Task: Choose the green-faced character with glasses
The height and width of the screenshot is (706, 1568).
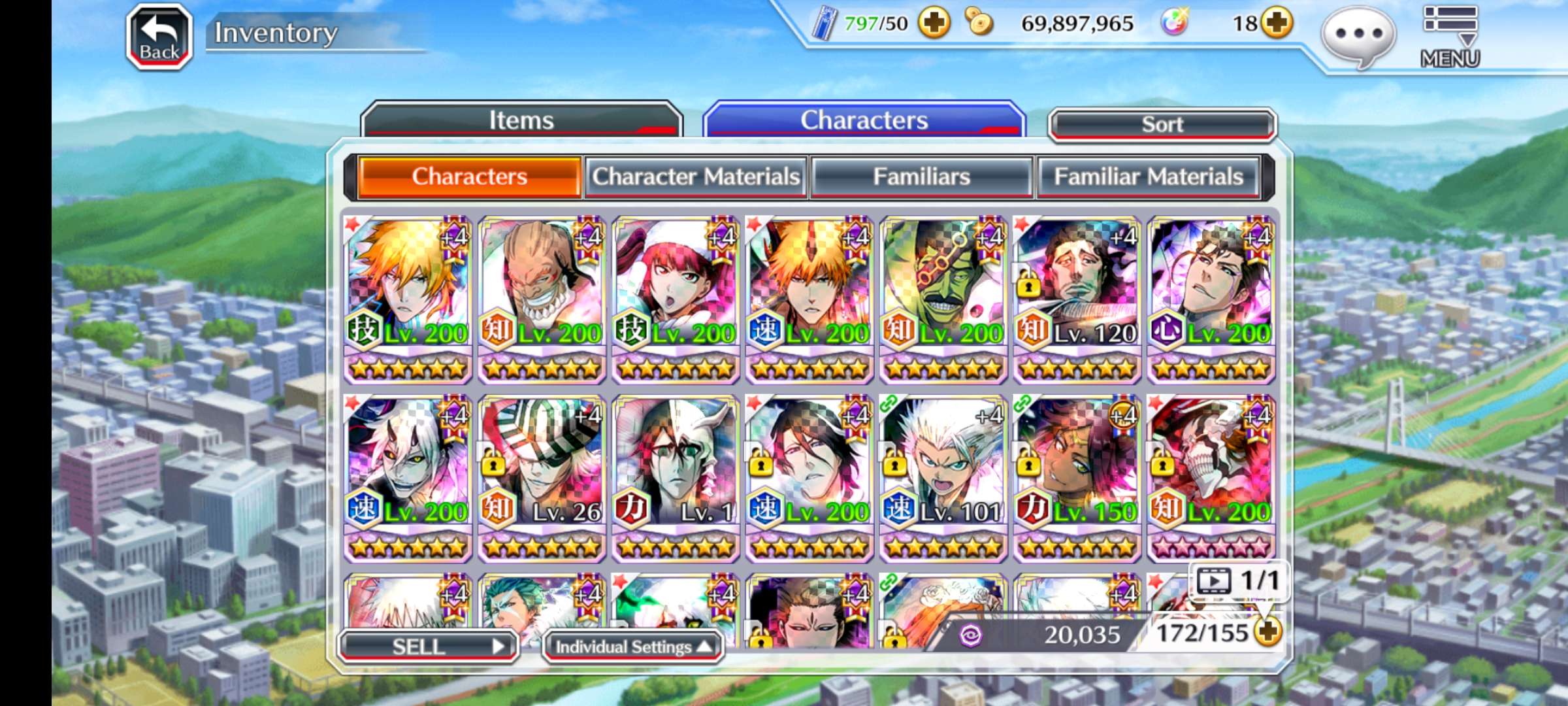Action: point(943,299)
